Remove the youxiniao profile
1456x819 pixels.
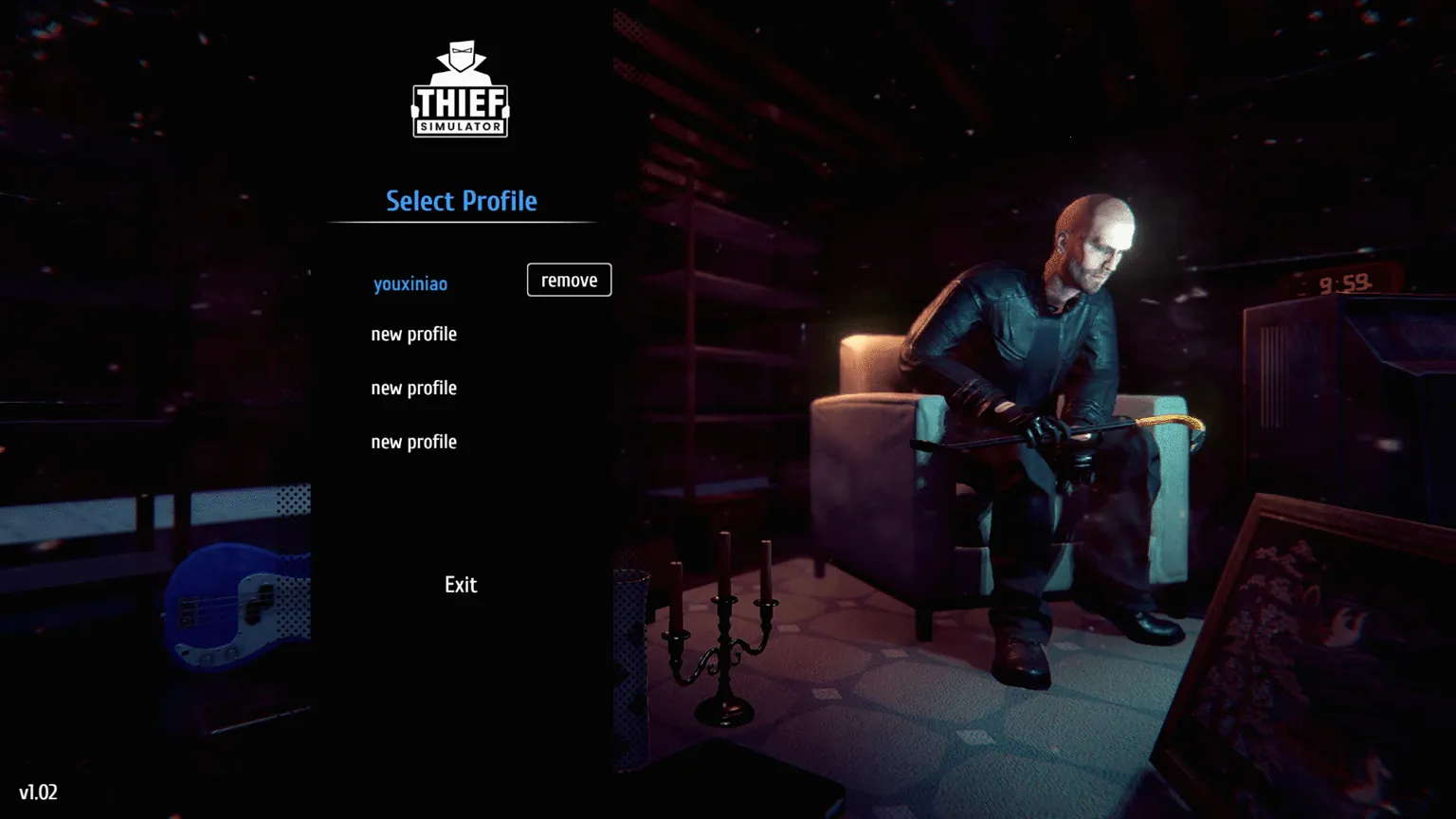568,280
